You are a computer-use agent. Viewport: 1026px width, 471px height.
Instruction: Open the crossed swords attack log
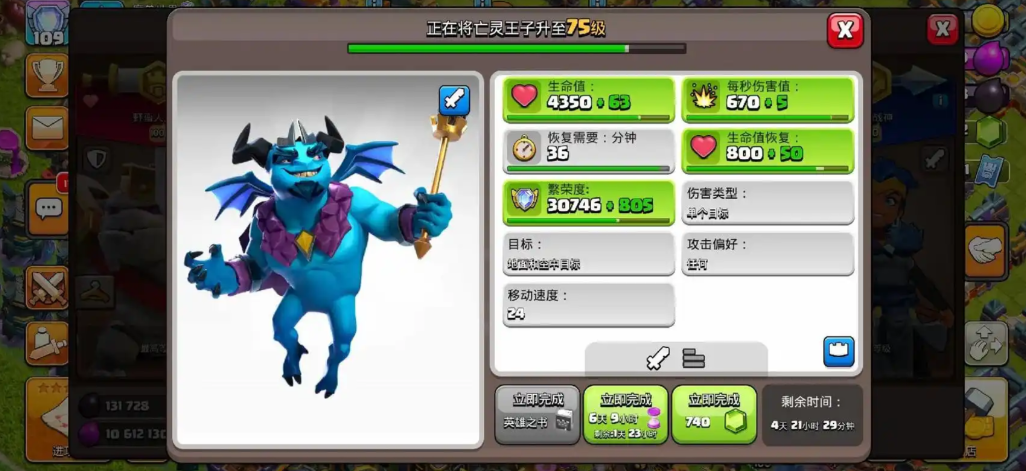[x=46, y=288]
